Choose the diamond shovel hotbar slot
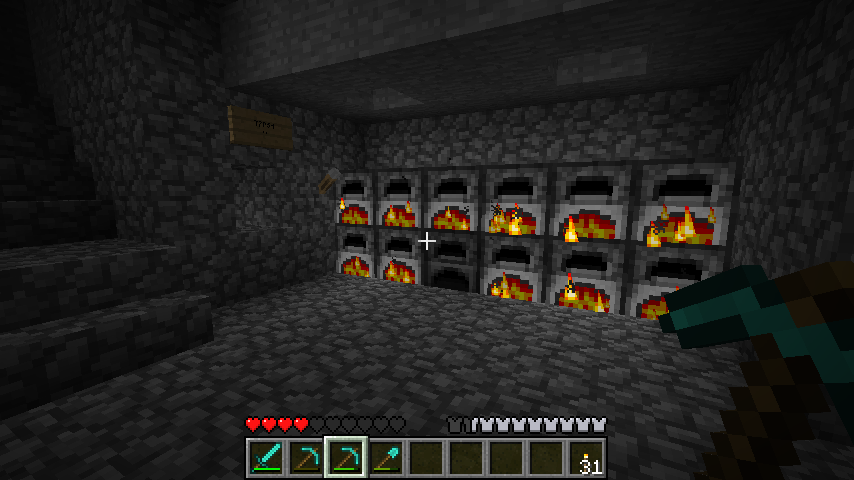 [386, 458]
